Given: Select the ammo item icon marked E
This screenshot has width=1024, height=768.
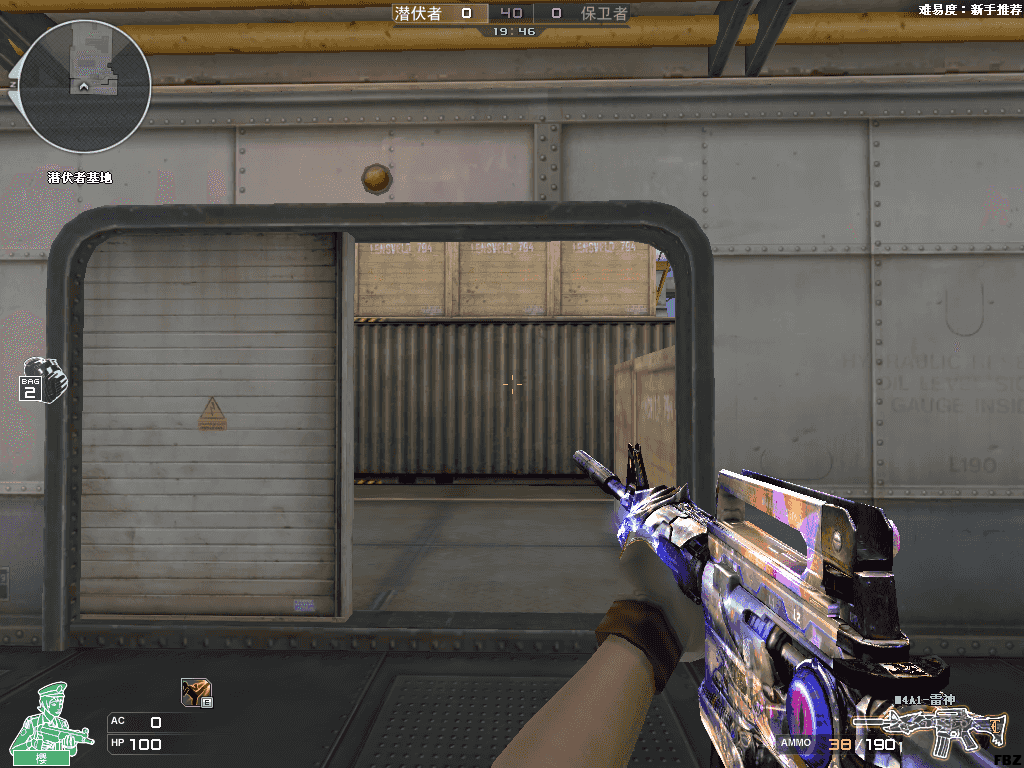Looking at the screenshot, I should (x=195, y=692).
